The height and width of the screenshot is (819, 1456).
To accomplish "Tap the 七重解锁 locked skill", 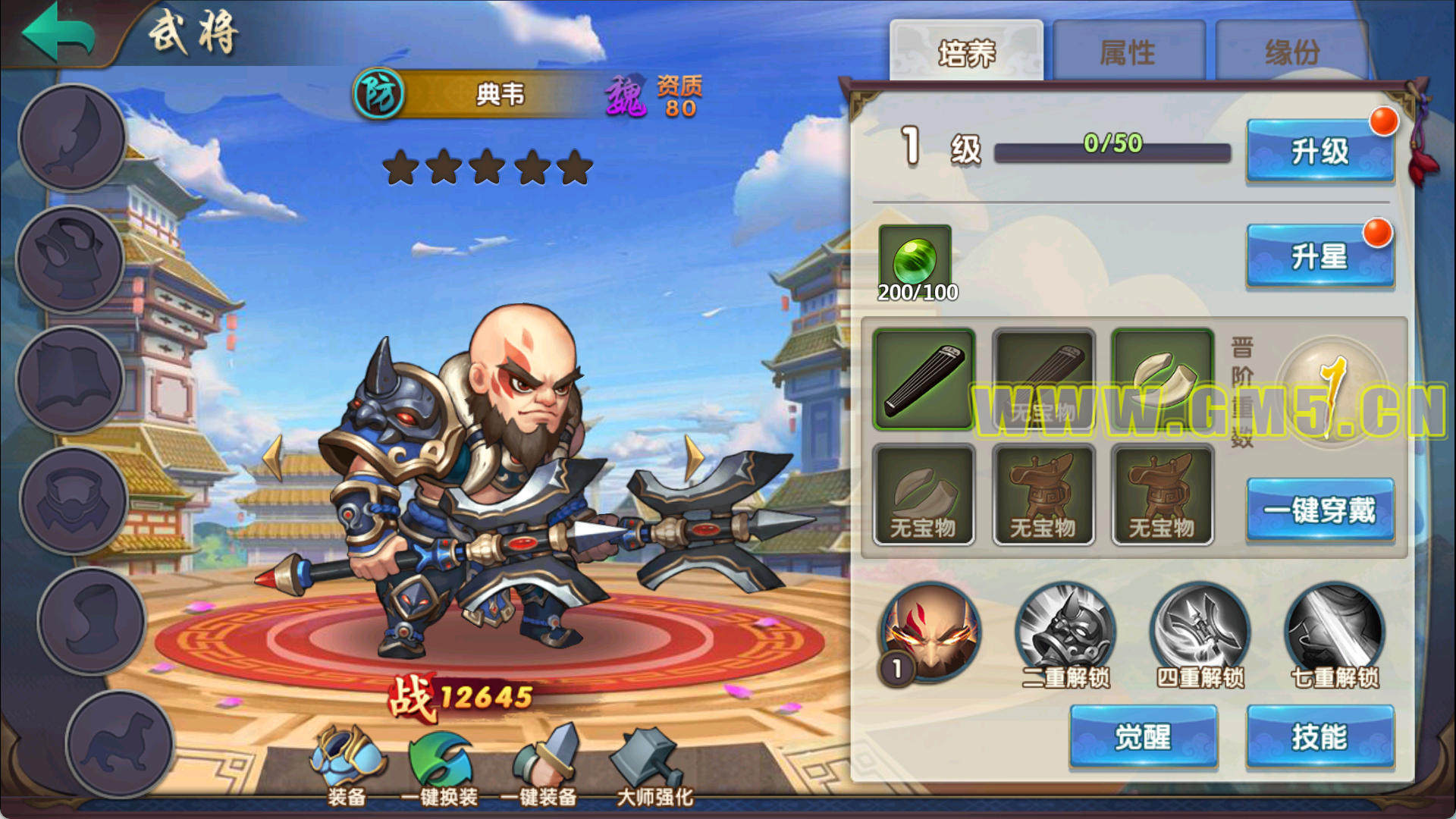I will 1335,633.
